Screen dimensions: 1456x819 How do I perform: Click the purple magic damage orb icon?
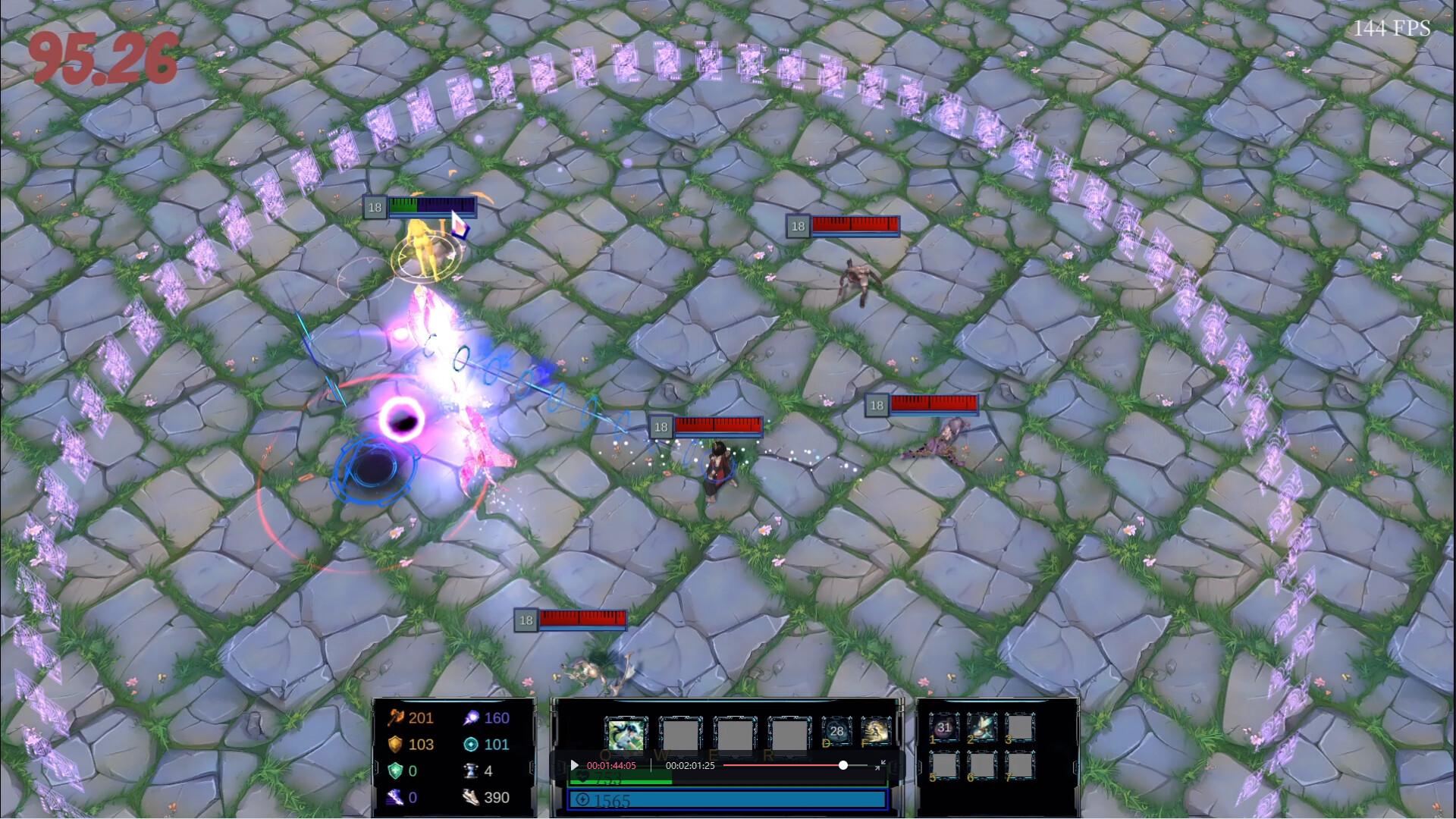pos(470,717)
